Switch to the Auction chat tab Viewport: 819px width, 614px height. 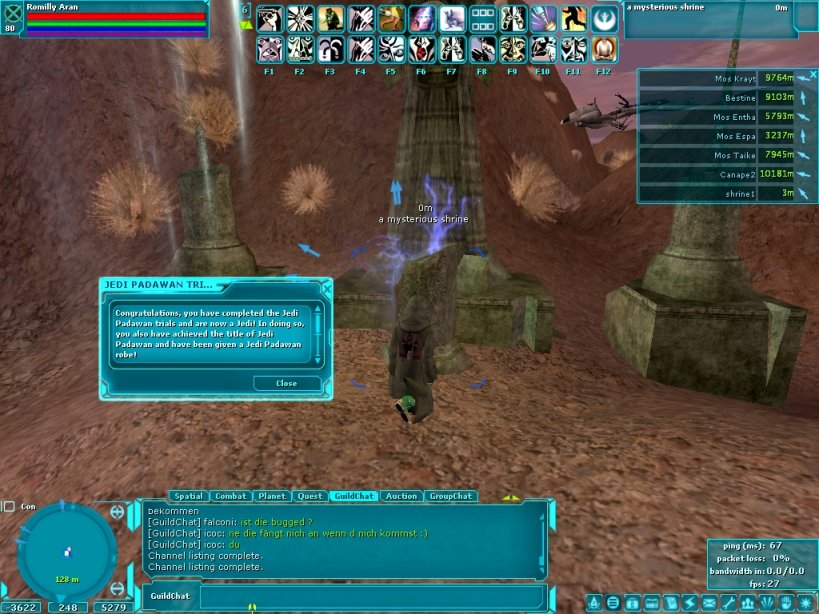pos(401,496)
